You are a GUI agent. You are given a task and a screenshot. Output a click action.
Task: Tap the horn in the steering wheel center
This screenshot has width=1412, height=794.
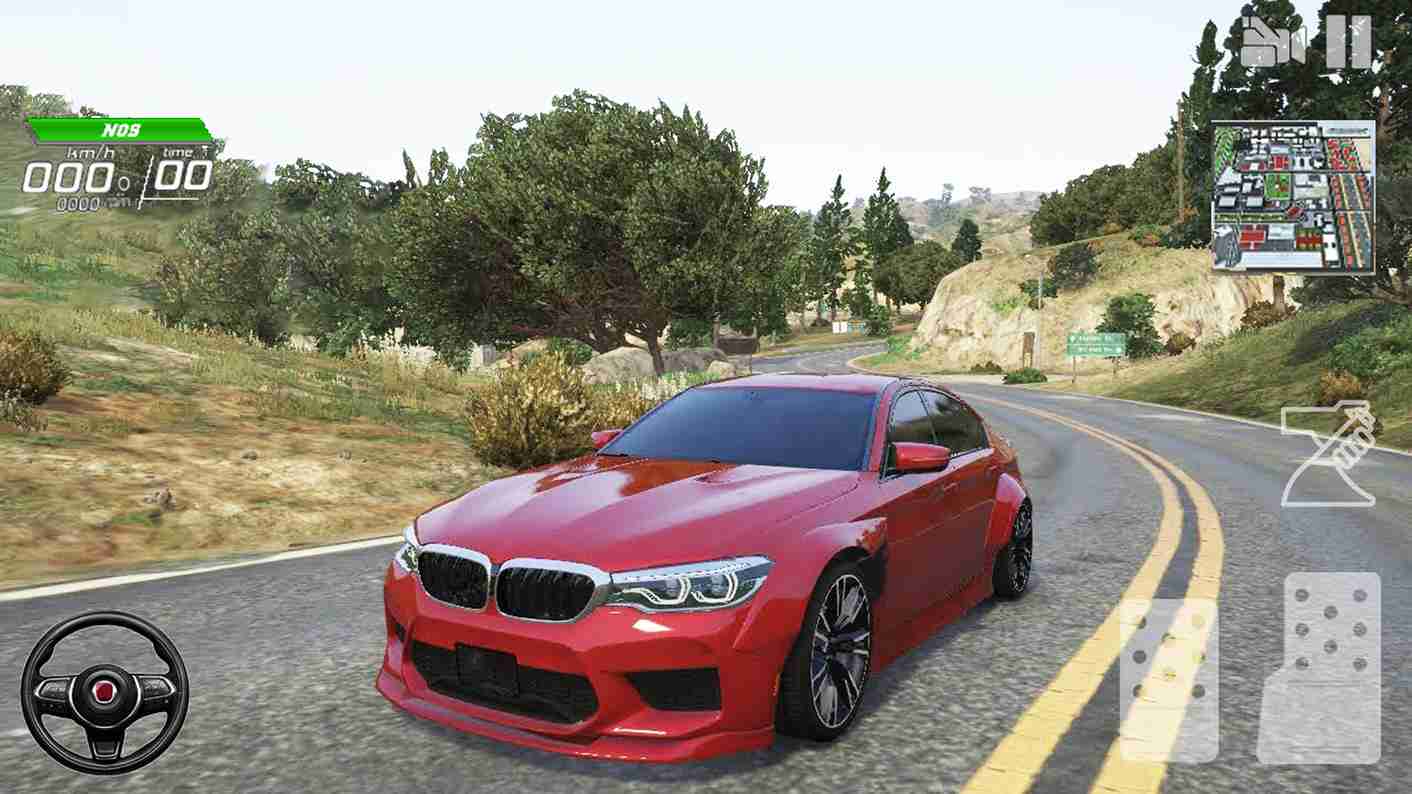(x=103, y=692)
